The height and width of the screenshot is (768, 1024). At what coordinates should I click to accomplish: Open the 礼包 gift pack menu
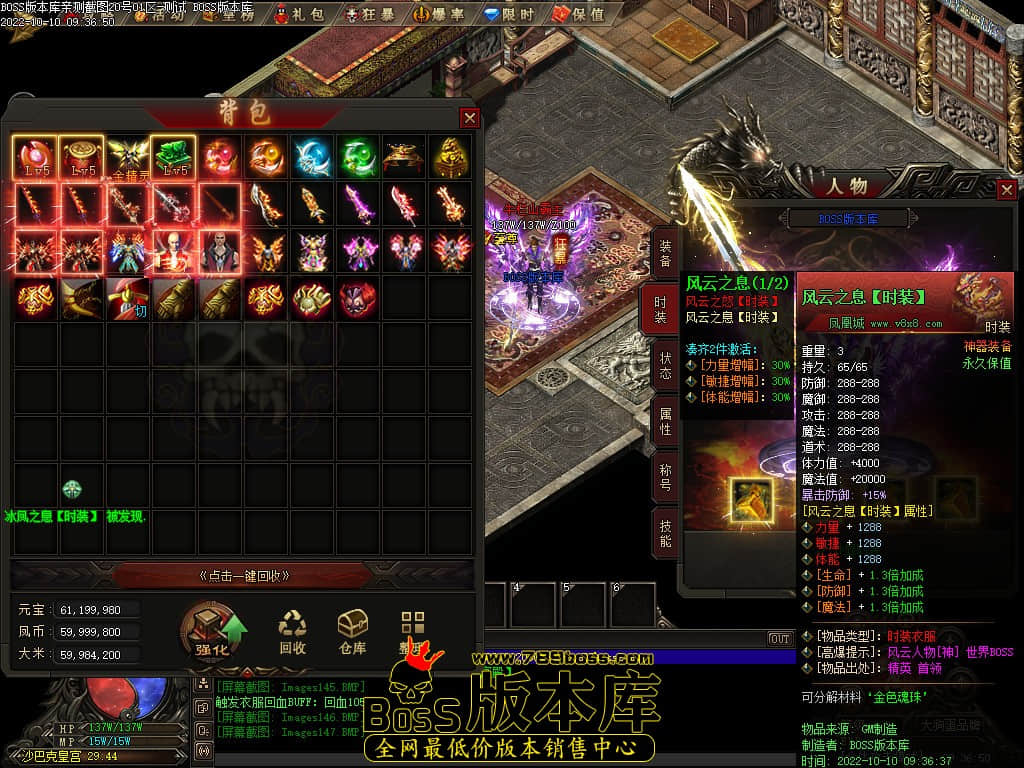(x=299, y=14)
